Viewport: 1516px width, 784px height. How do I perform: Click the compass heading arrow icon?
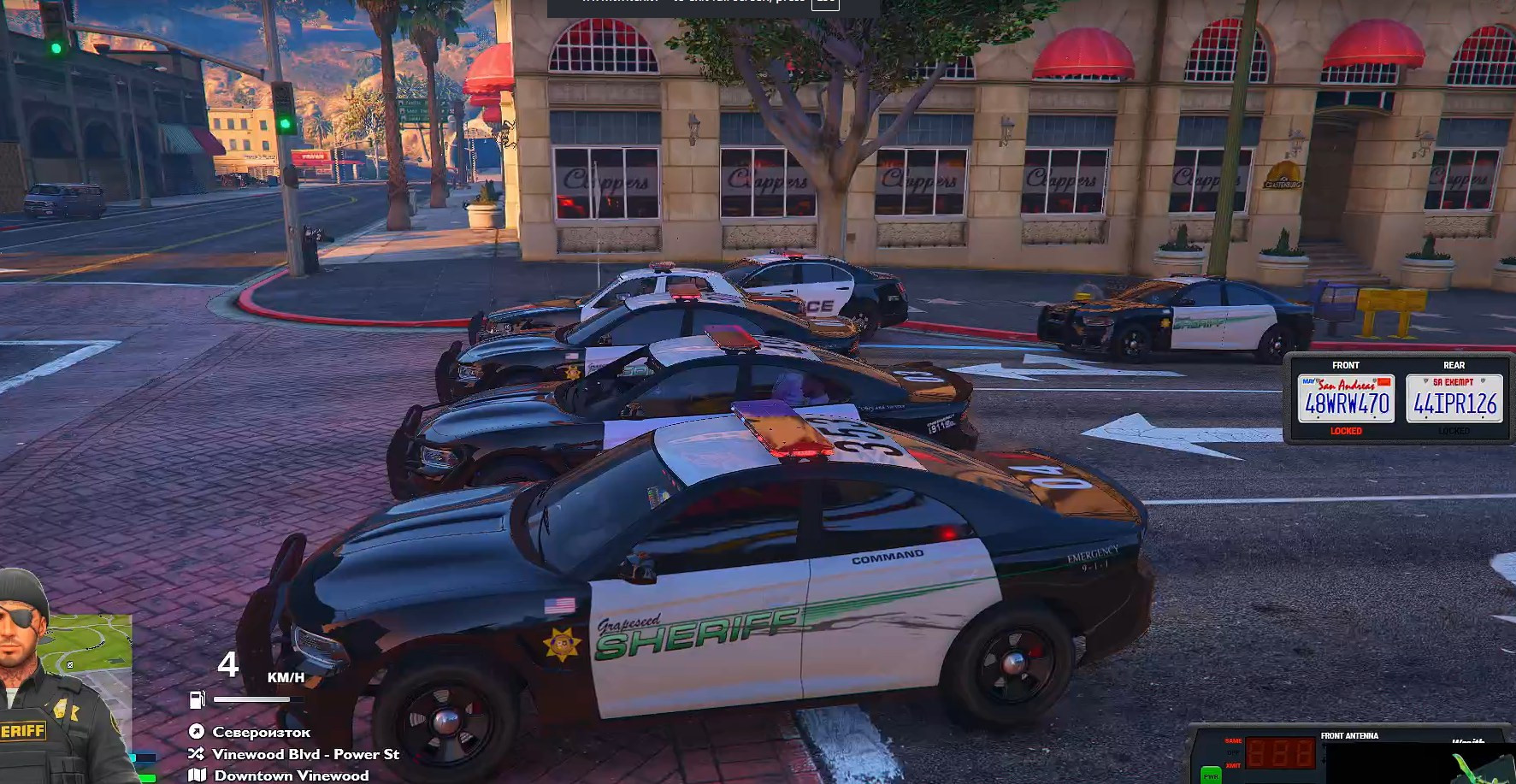pyautogui.click(x=197, y=732)
